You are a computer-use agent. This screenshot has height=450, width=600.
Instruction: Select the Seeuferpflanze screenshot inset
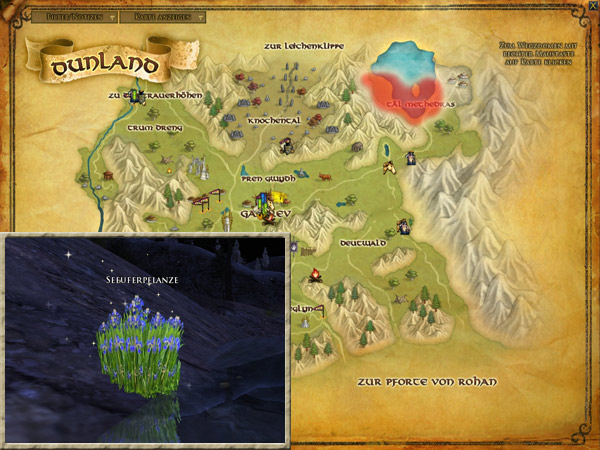tap(144, 340)
